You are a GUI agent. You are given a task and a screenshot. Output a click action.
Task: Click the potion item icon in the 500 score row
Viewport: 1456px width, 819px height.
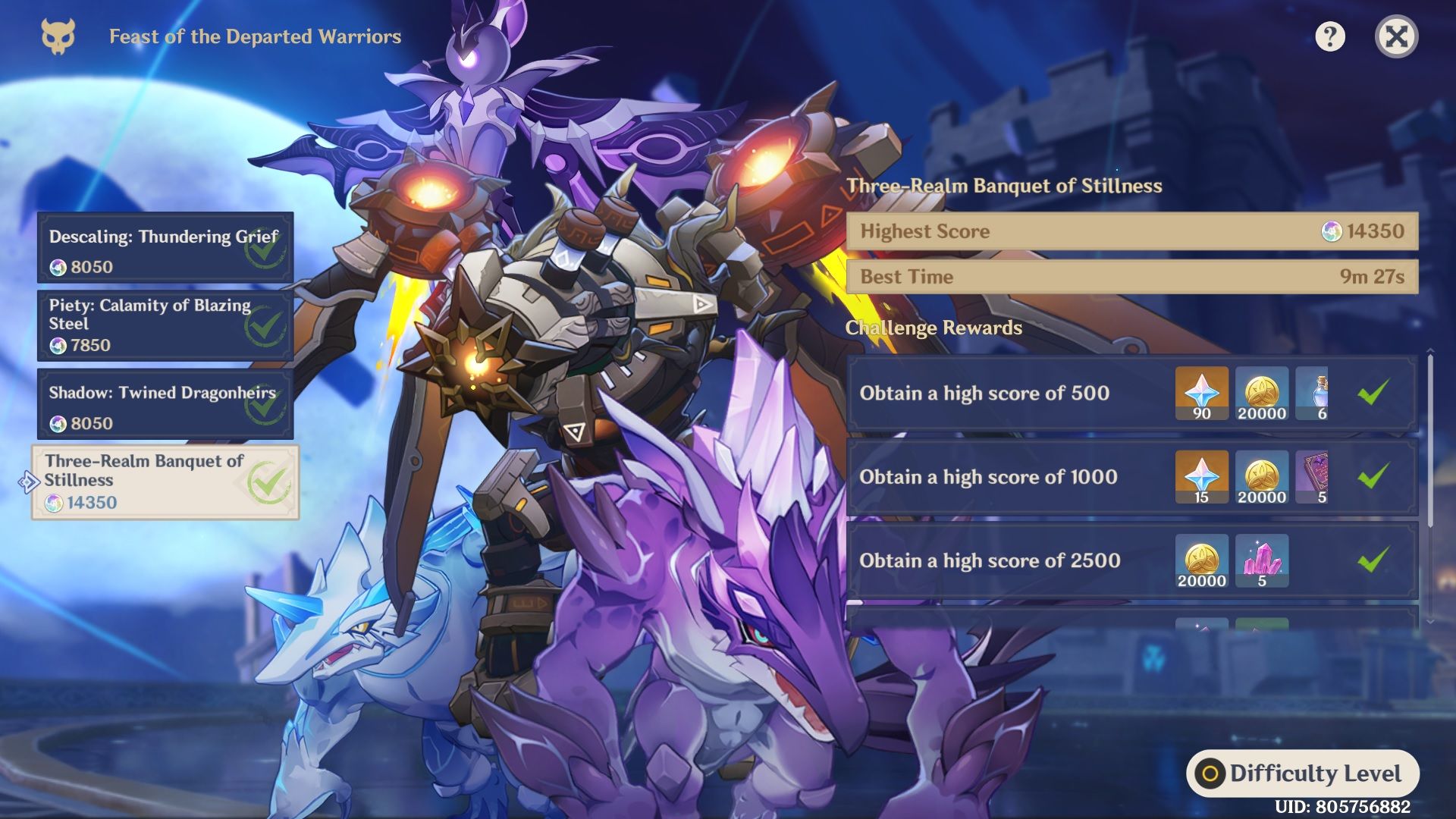point(1323,393)
